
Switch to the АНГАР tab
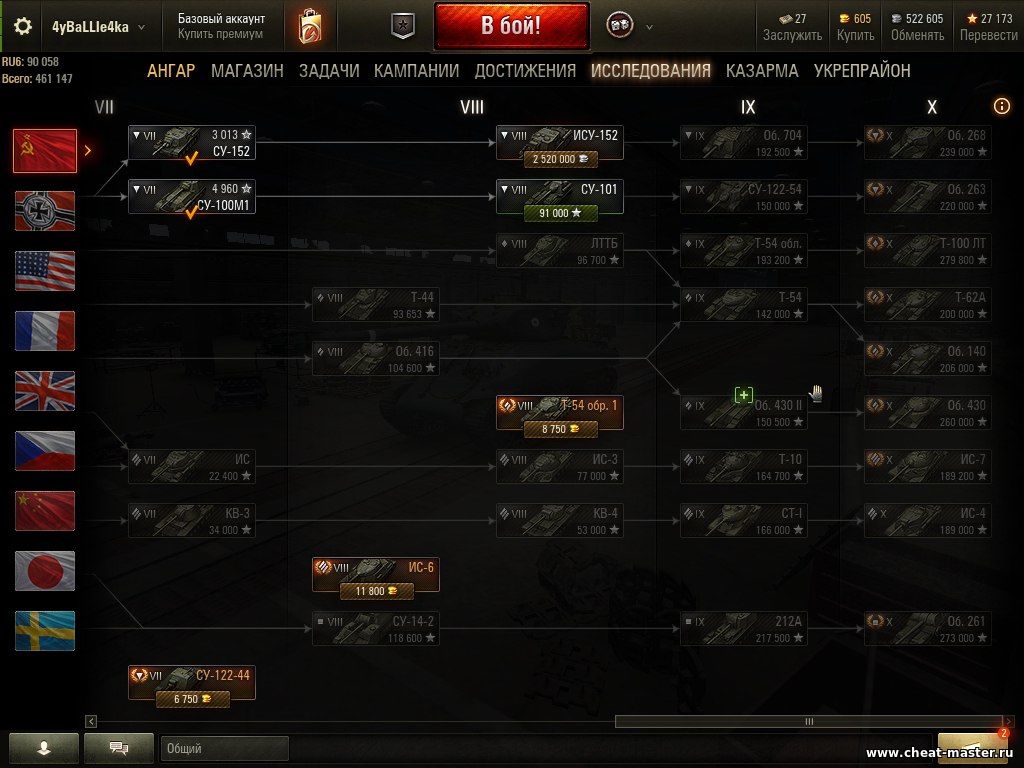[171, 71]
